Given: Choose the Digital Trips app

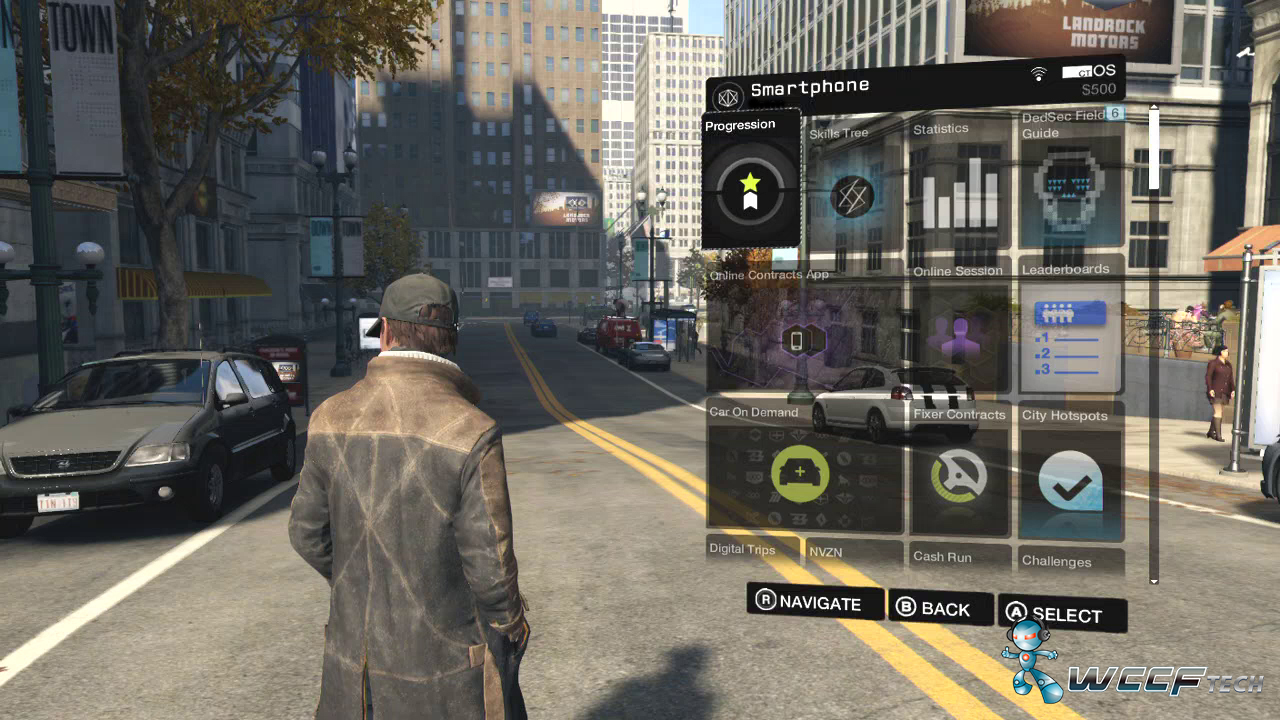Looking at the screenshot, I should (753, 551).
